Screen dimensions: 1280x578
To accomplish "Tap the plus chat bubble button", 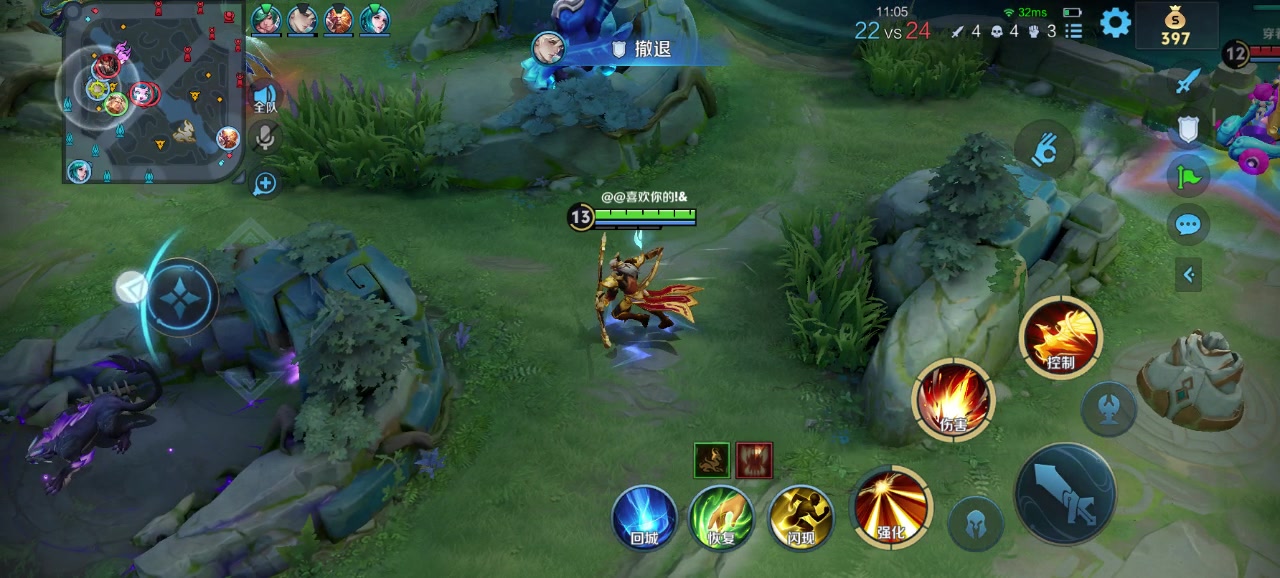I will click(265, 183).
